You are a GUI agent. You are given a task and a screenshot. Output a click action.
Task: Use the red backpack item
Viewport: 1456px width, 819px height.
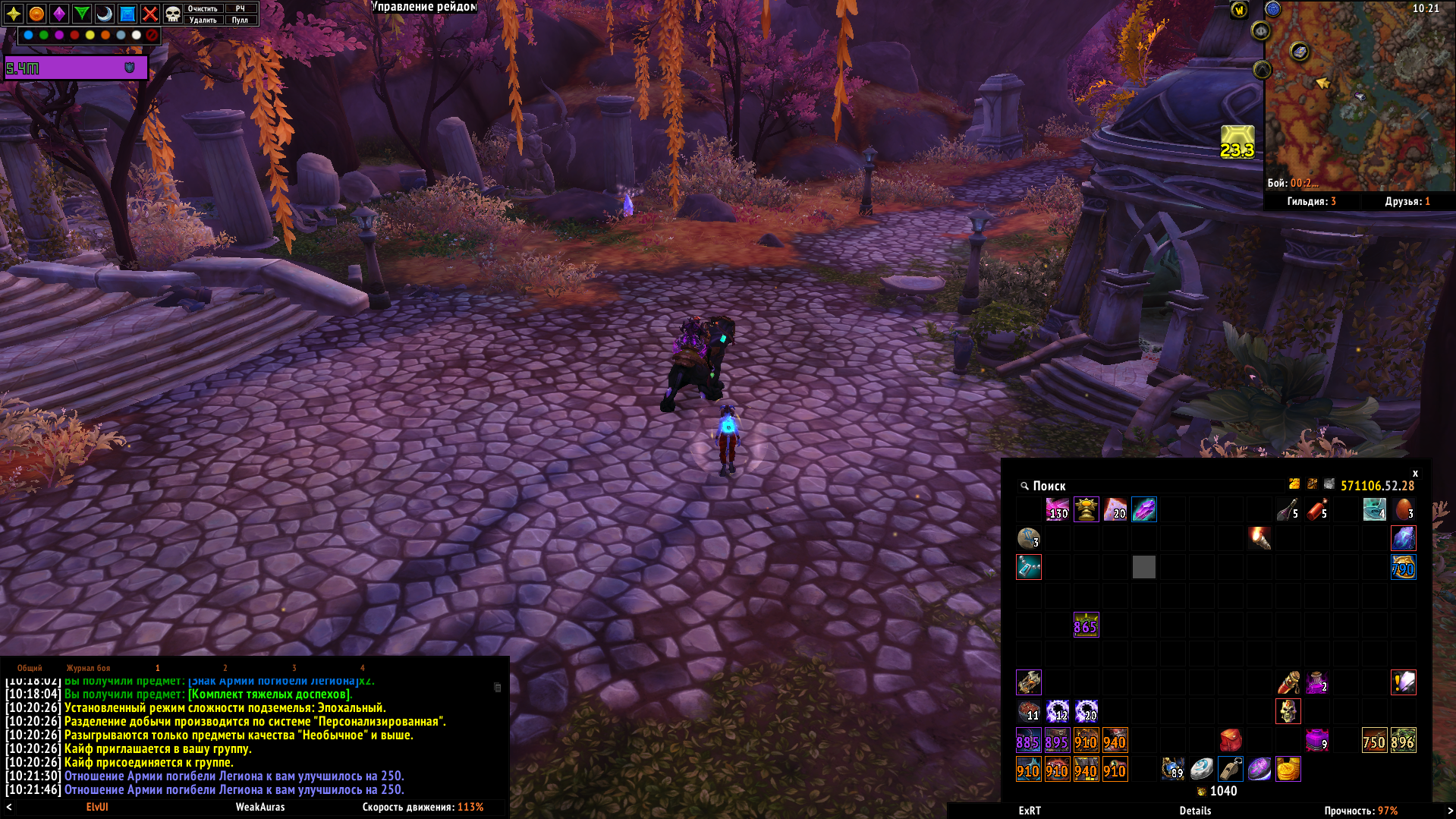[1231, 740]
